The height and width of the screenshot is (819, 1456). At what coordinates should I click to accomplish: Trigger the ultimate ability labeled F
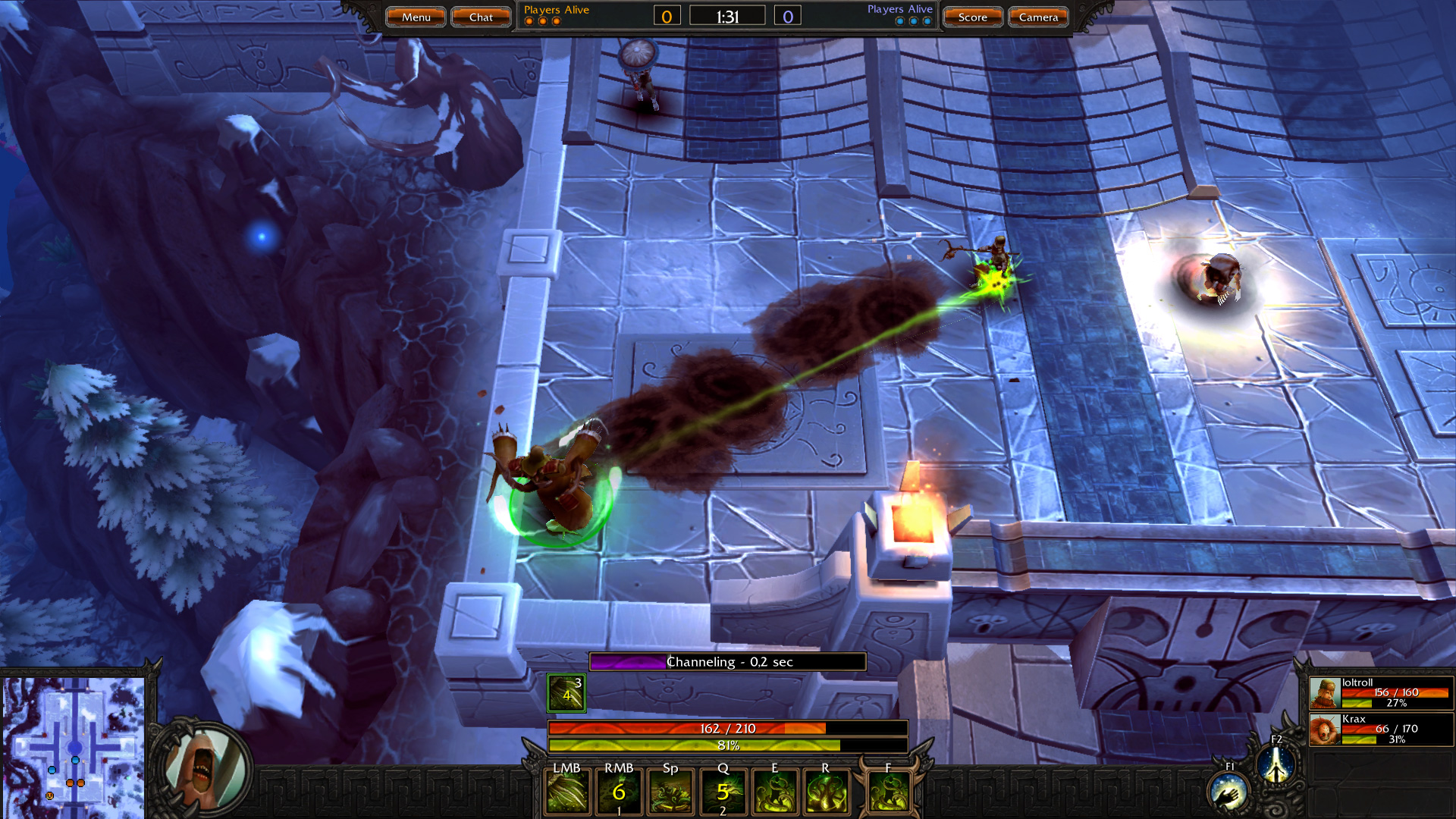[x=889, y=792]
